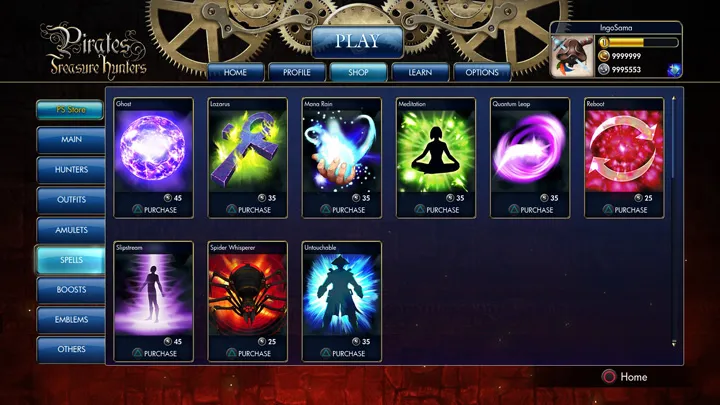
Task: Browse the HUNTERS shop category
Action: [x=71, y=170]
